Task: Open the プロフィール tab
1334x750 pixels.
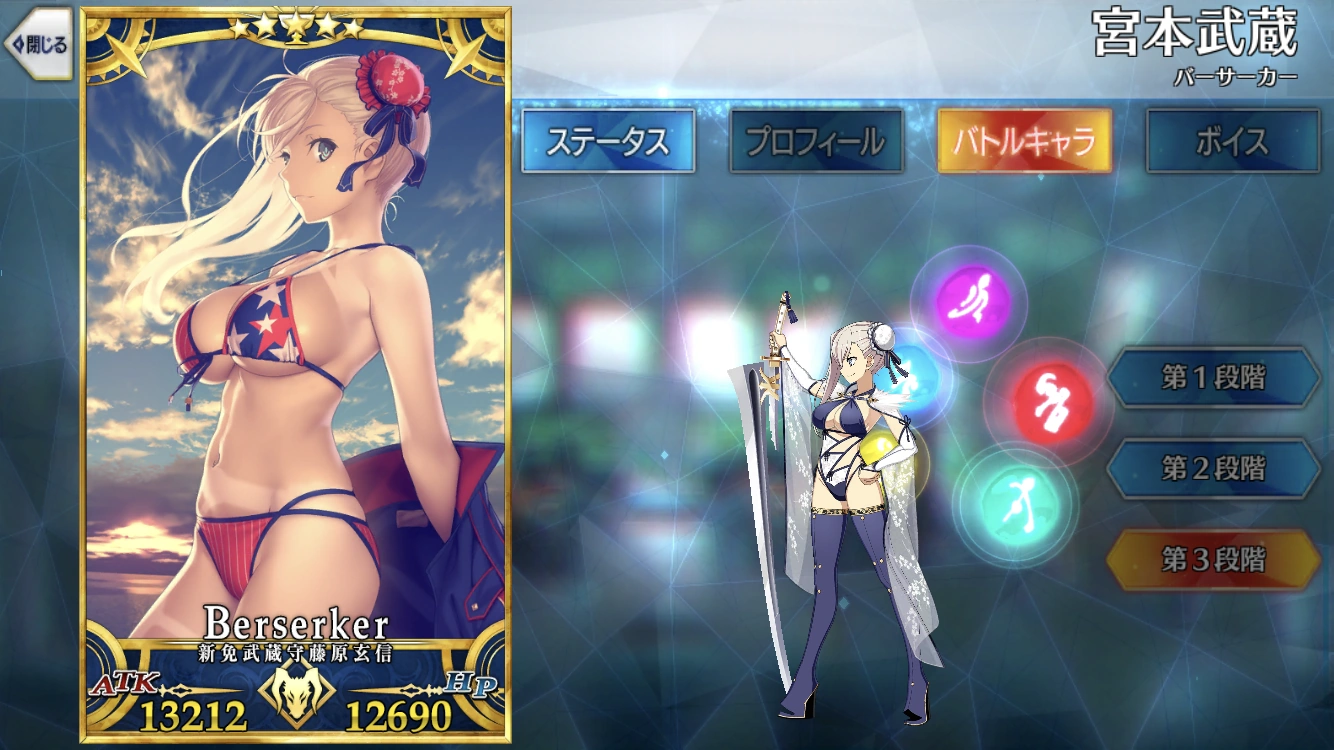Action: (816, 141)
